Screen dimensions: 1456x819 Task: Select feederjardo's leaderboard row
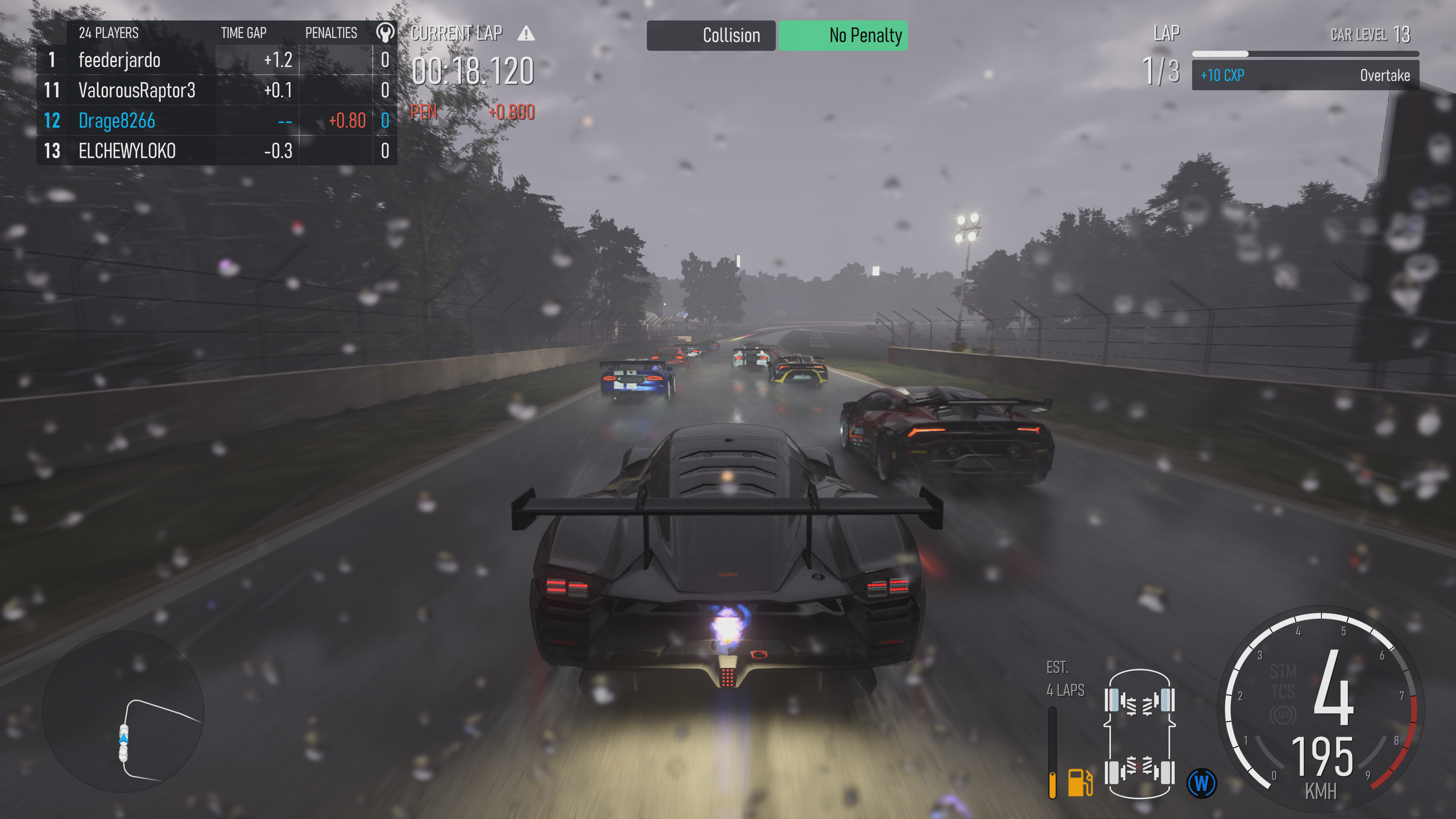tap(217, 60)
